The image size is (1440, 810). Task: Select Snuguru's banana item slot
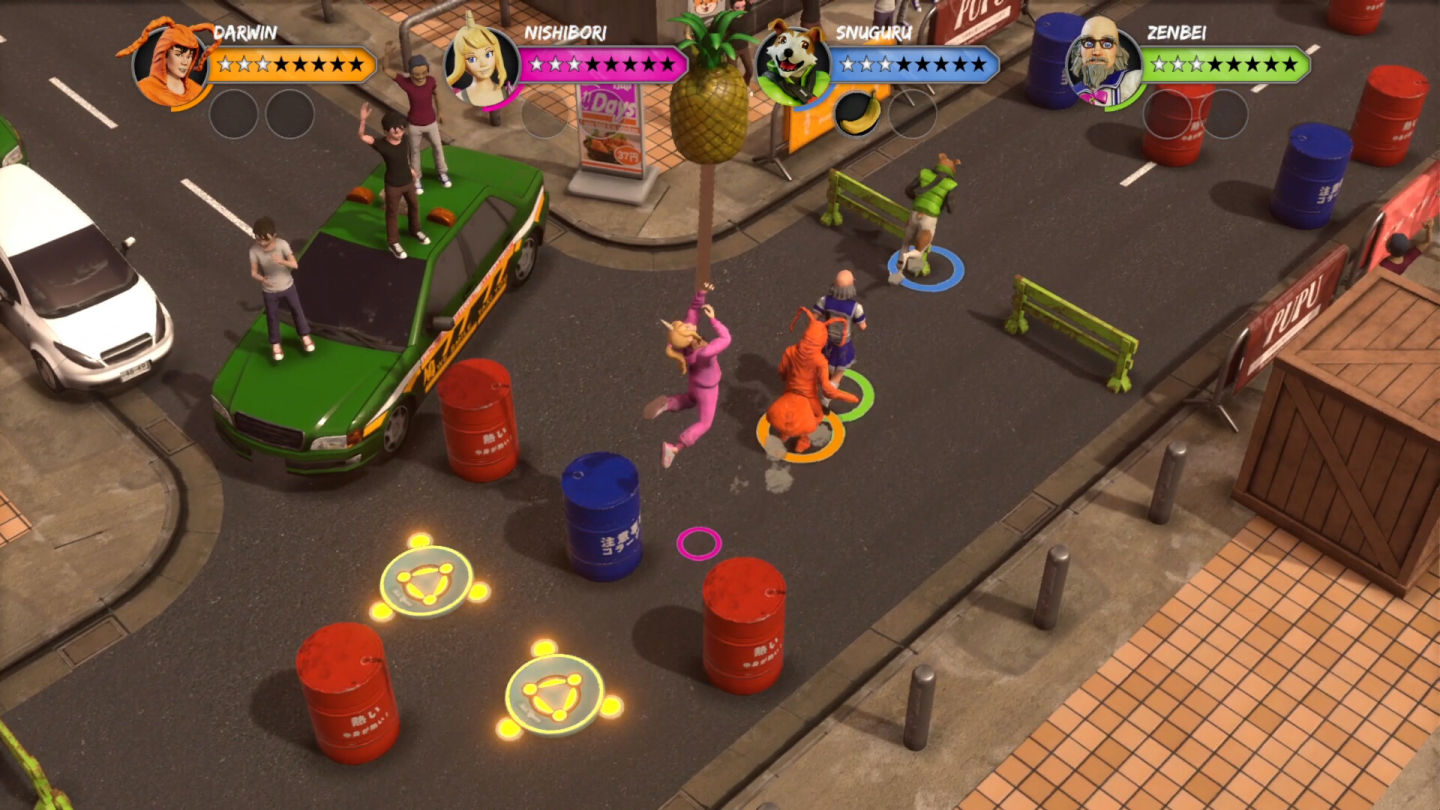pos(857,113)
